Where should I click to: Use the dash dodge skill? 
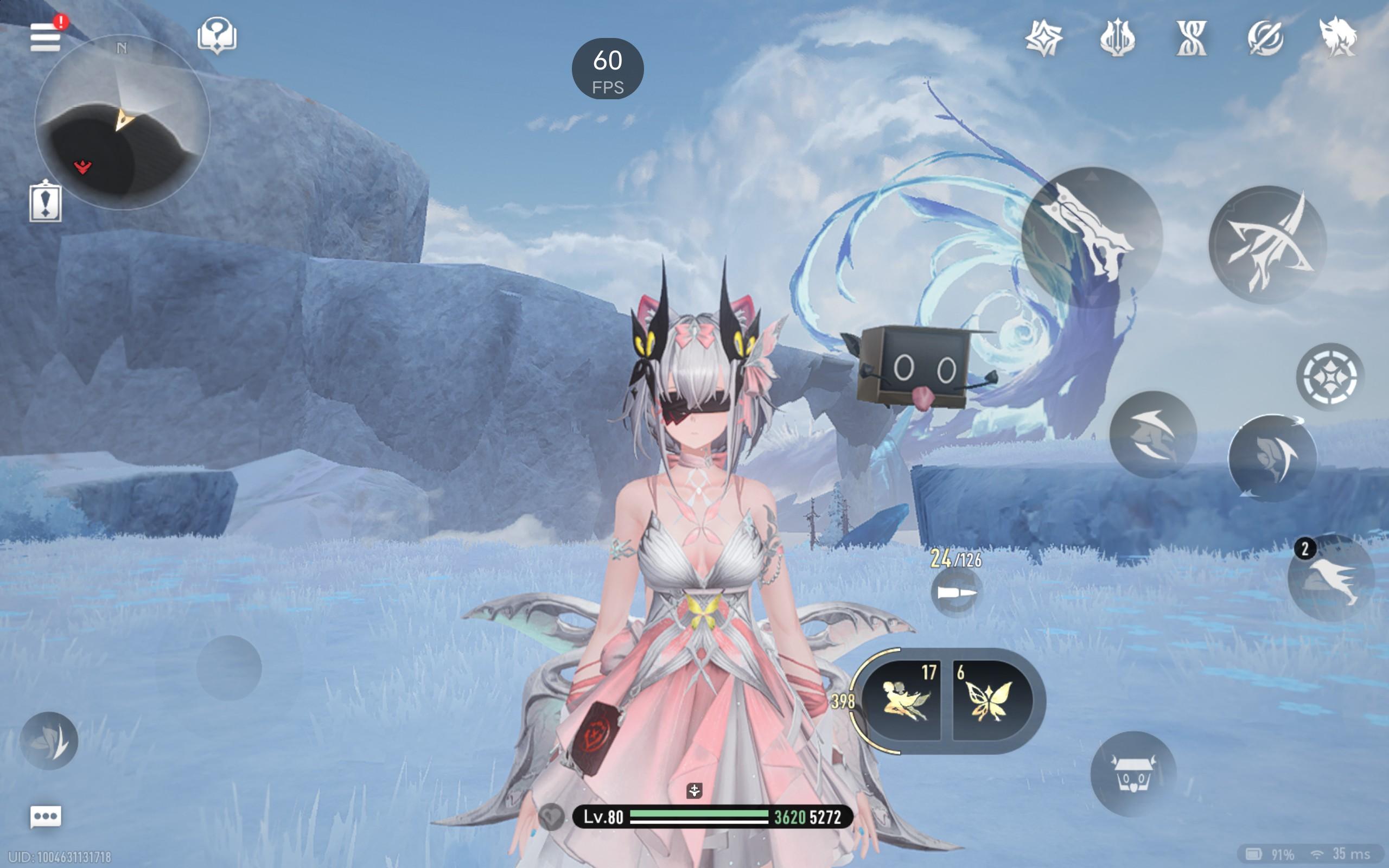pyautogui.click(x=1152, y=435)
